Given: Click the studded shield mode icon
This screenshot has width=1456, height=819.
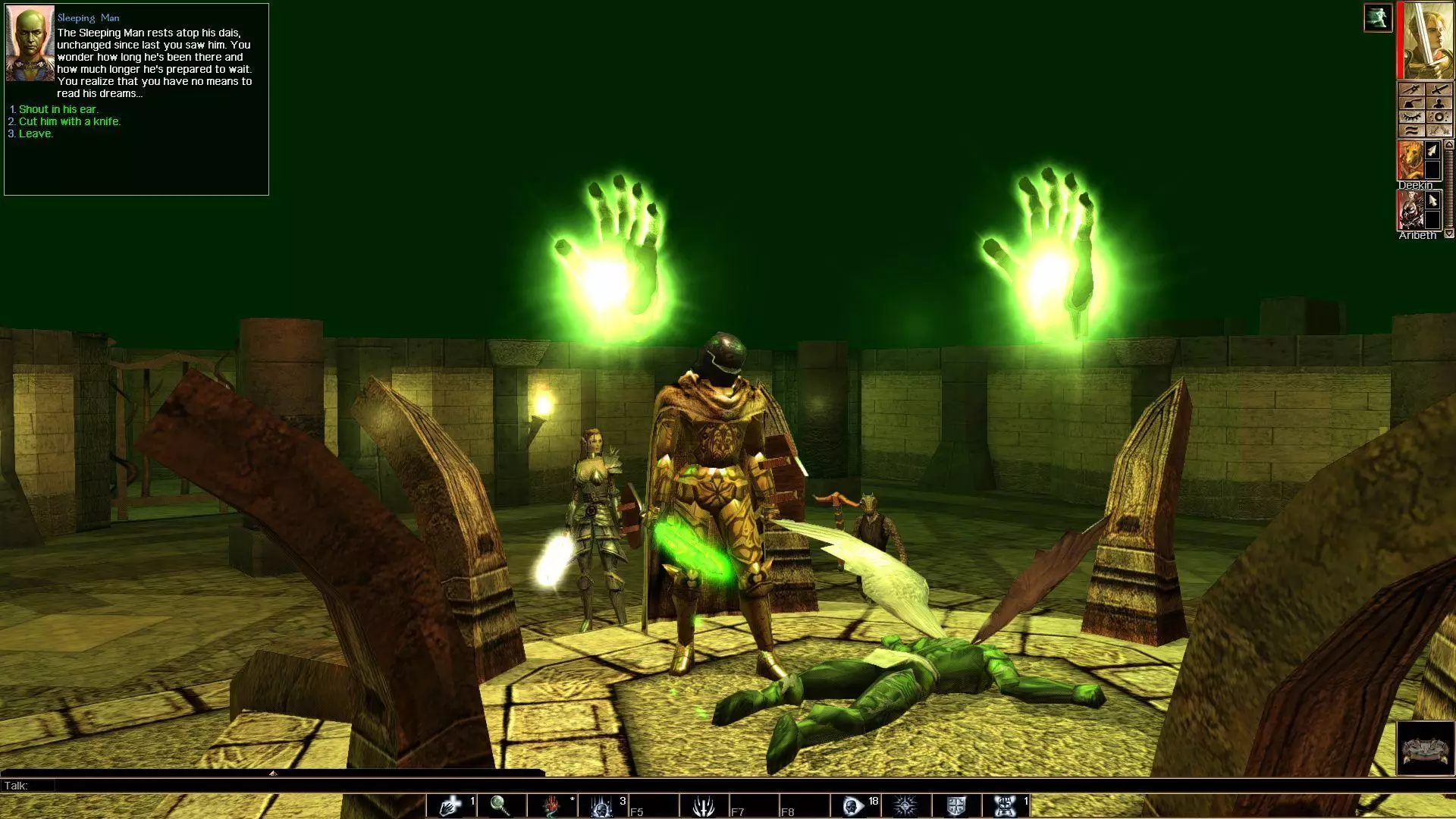Looking at the screenshot, I should point(1439,117).
